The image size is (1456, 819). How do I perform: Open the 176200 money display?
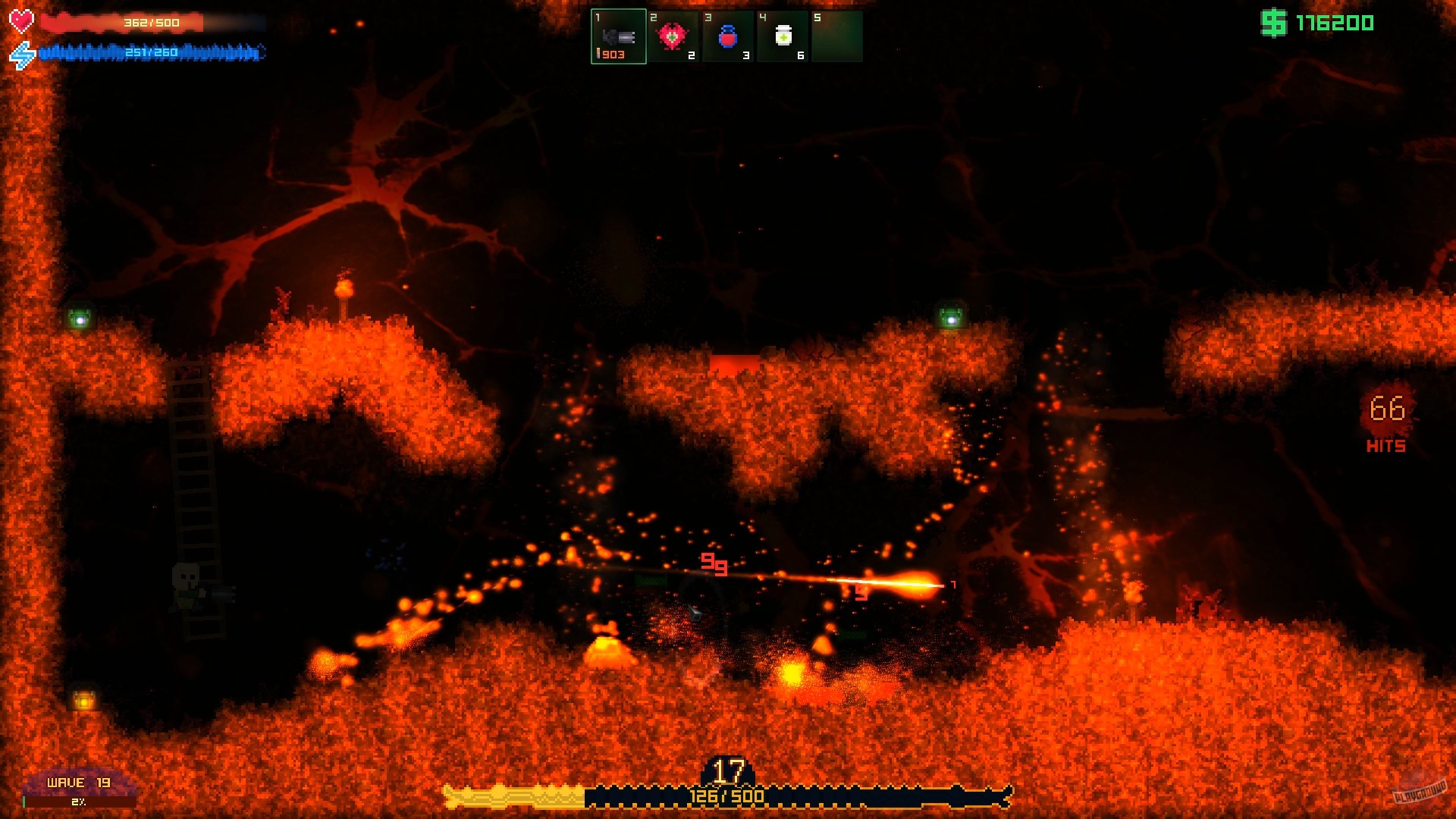tap(1335, 22)
